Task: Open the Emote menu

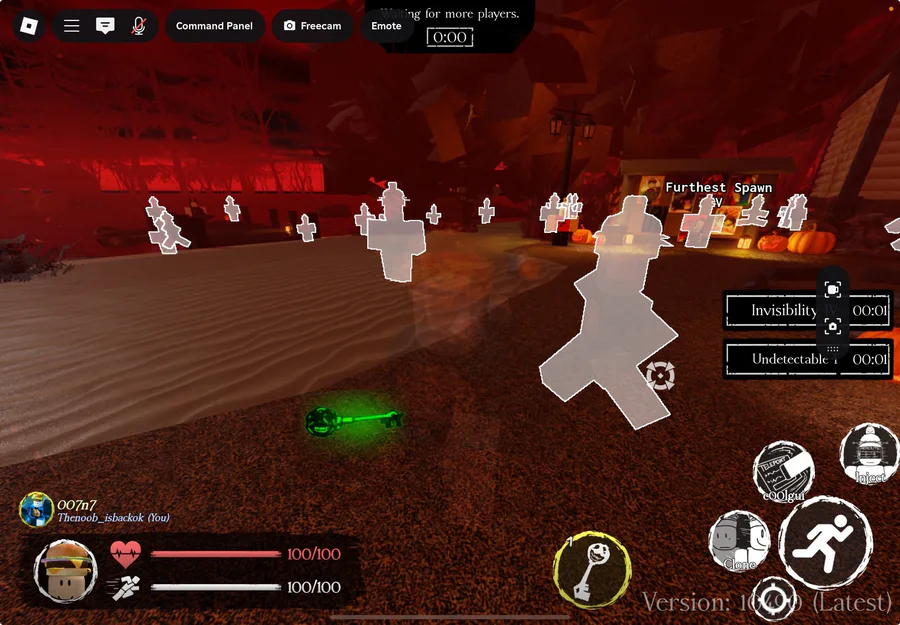Action: pyautogui.click(x=386, y=26)
